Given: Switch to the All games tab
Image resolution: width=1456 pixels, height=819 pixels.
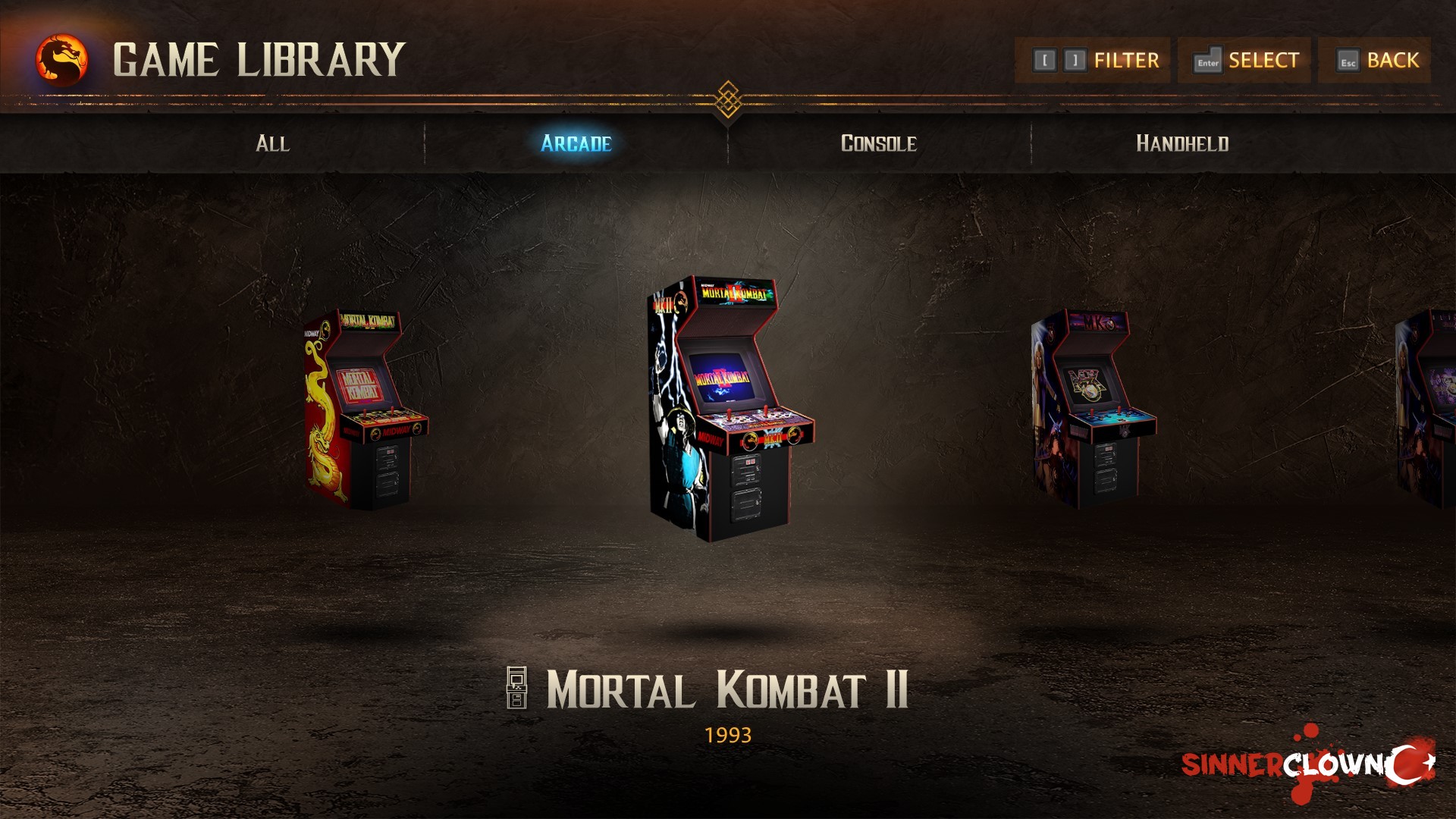Looking at the screenshot, I should 273,144.
